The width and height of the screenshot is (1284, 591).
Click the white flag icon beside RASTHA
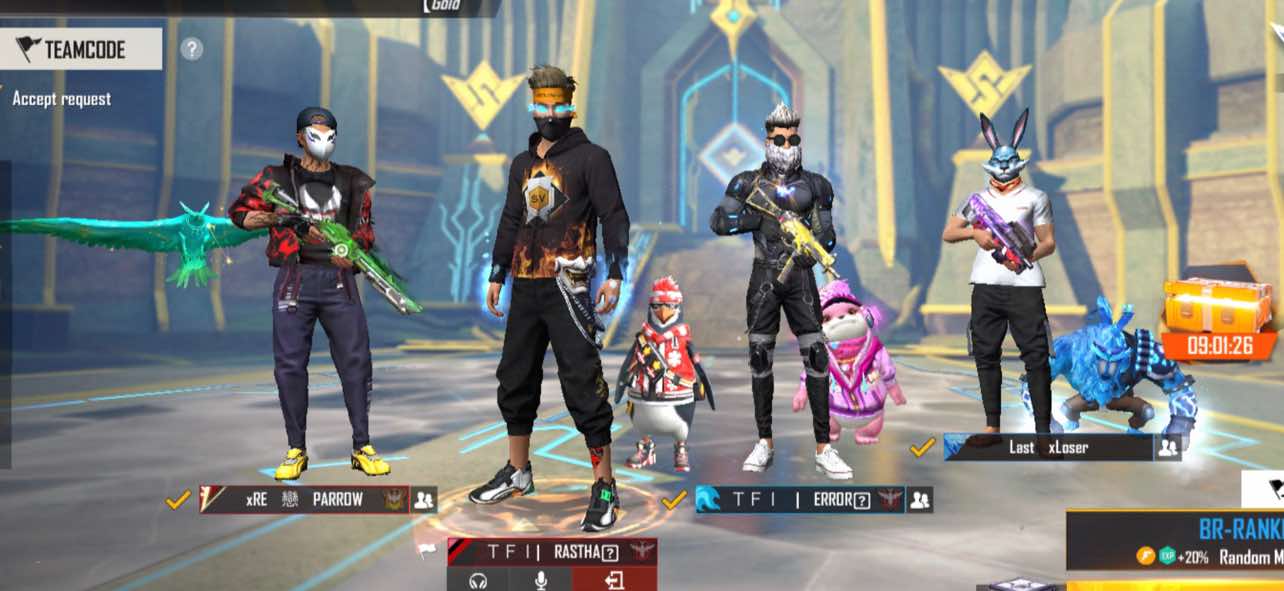[427, 551]
